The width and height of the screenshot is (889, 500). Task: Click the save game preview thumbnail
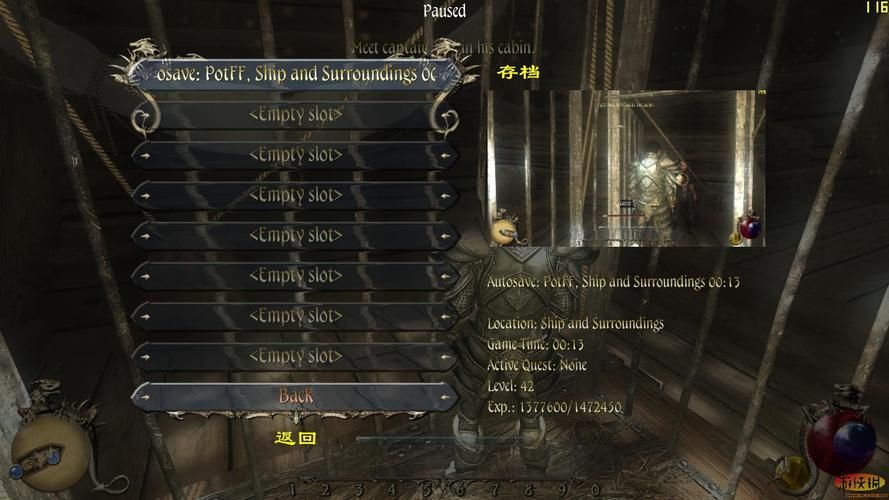pyautogui.click(x=626, y=168)
